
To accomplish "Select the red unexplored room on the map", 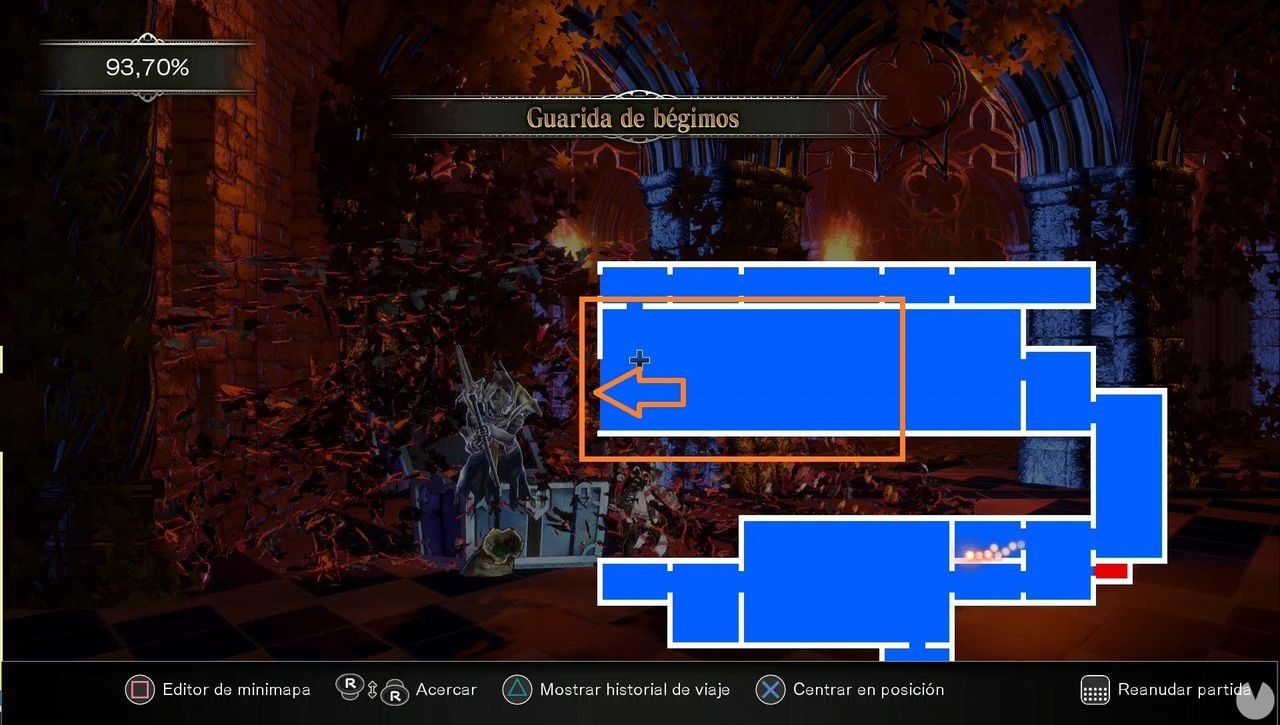I will point(1113,571).
